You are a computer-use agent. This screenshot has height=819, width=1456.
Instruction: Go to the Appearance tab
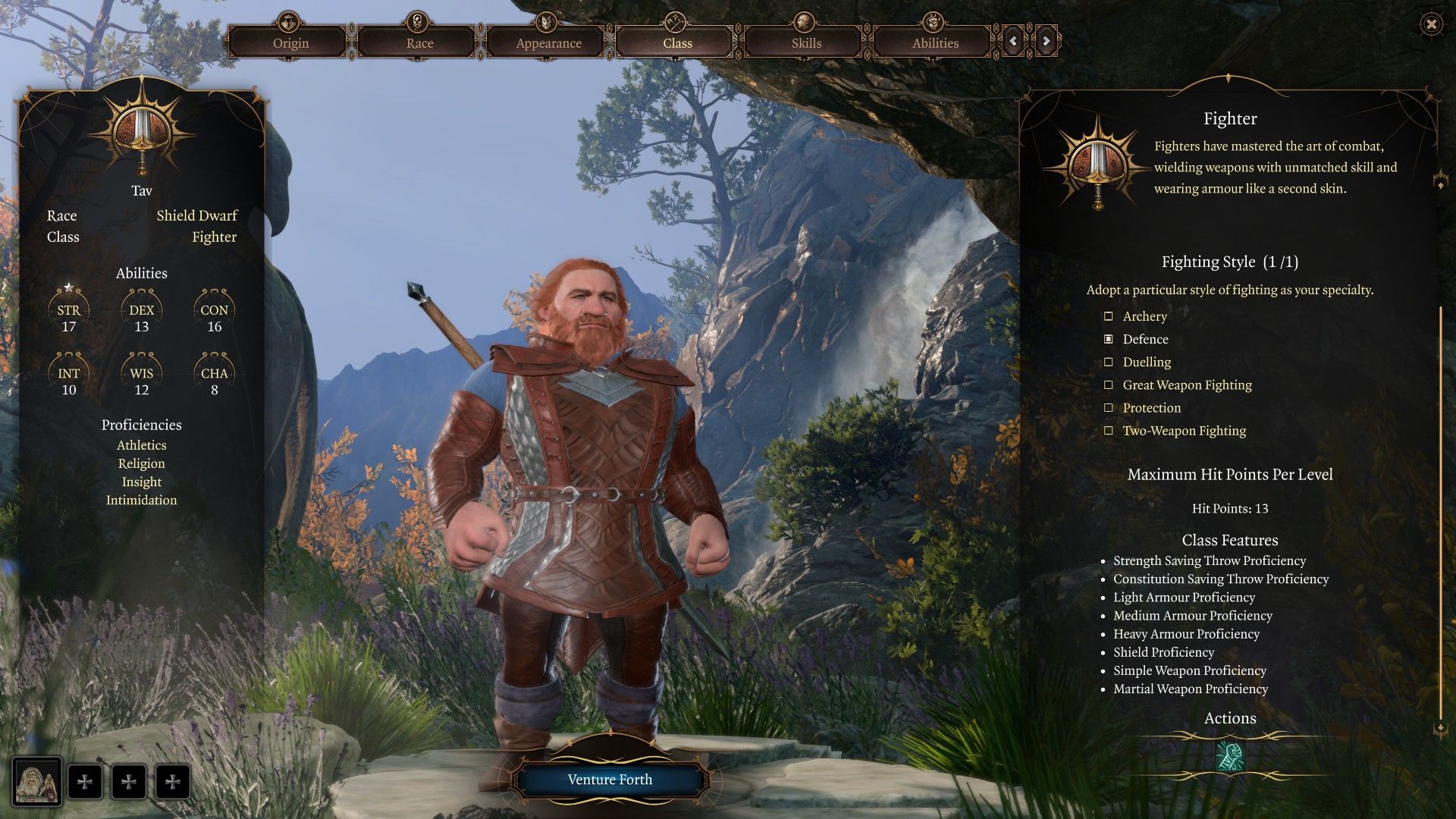pyautogui.click(x=548, y=42)
